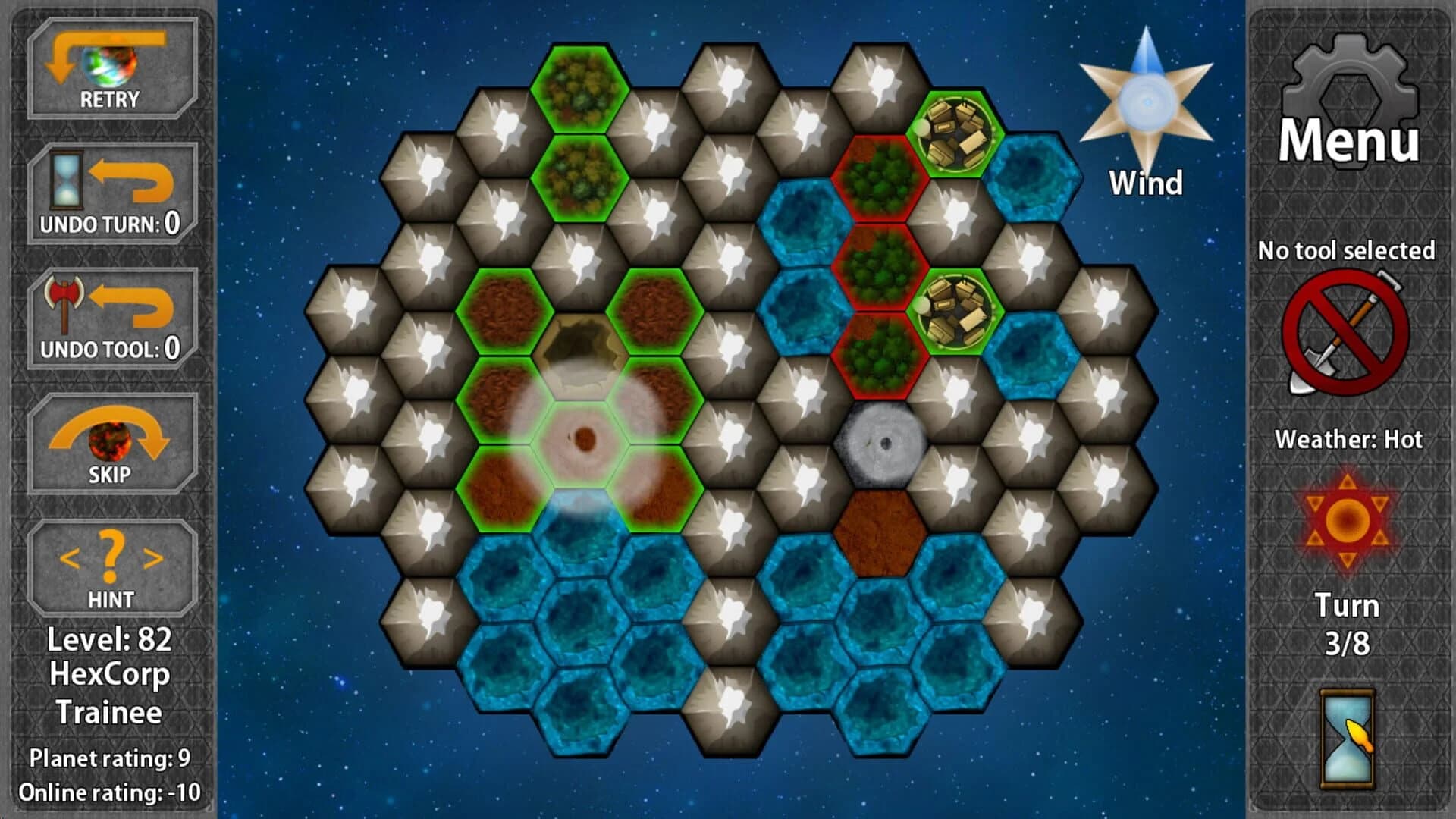
Task: Click a green-highlighted forest hex at the top
Action: pos(580,87)
